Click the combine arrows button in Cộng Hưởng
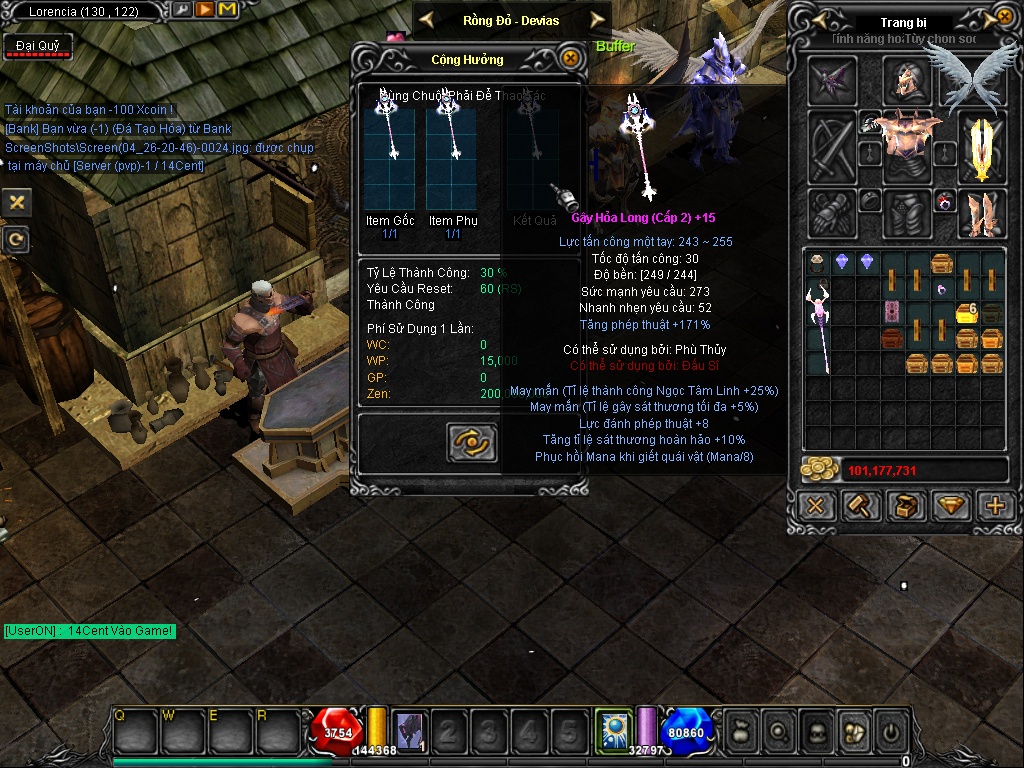This screenshot has width=1024, height=768. pyautogui.click(x=471, y=443)
